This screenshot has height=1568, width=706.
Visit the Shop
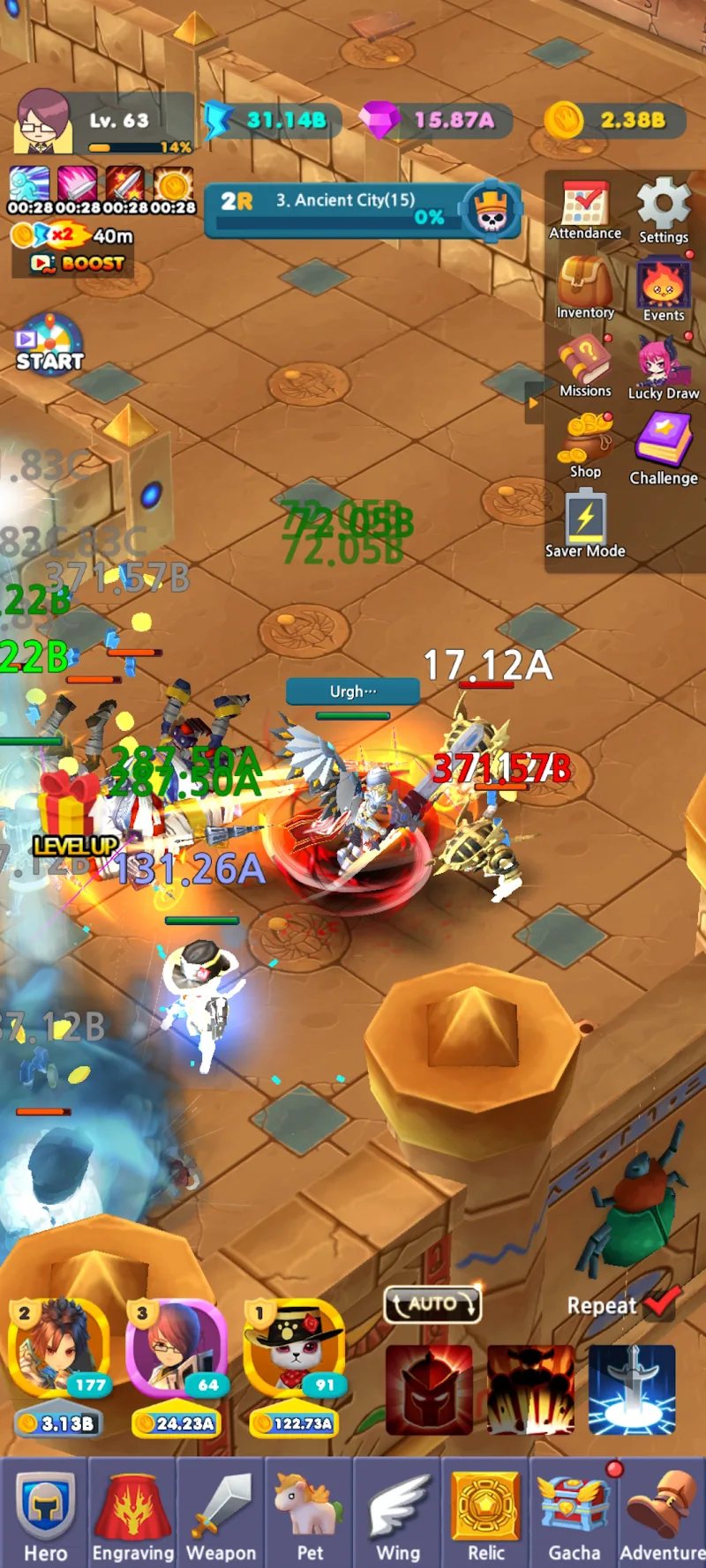pos(585,445)
